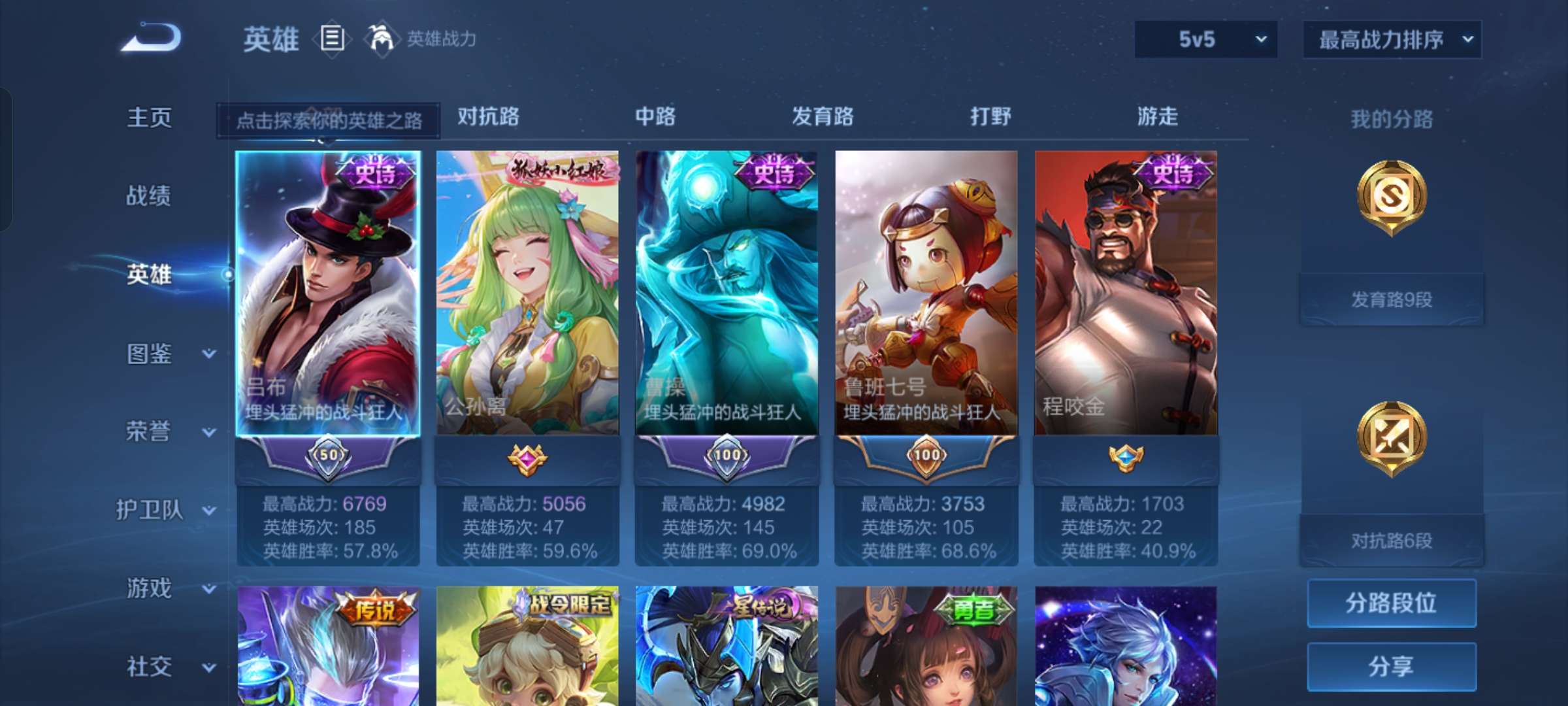Click the gold 100 badge under 鲁班七号

coord(928,456)
